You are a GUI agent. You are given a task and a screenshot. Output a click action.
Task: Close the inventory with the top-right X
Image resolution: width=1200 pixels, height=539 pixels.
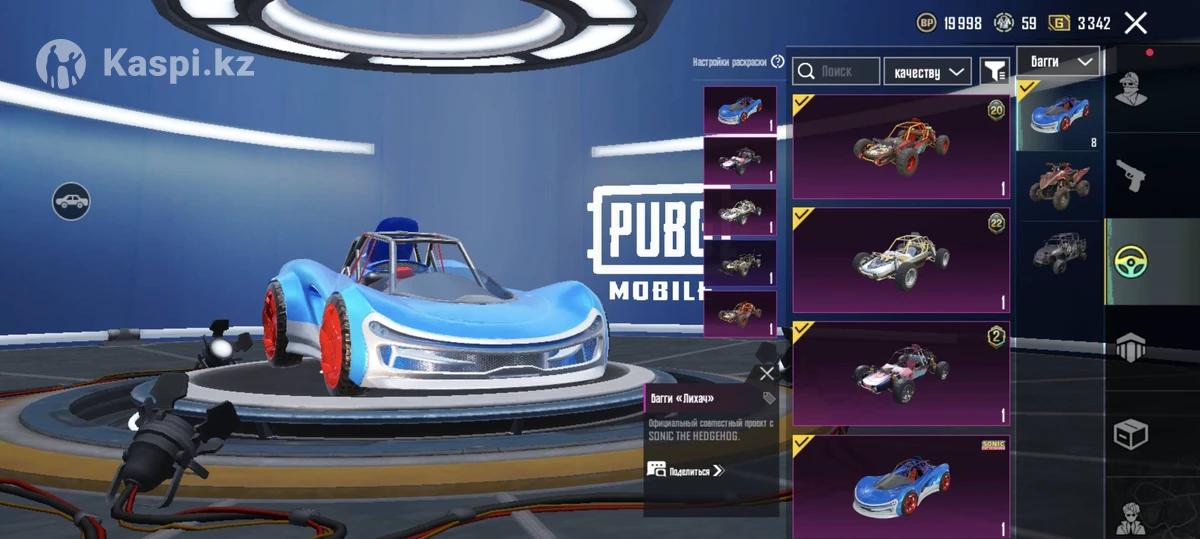coord(1135,23)
